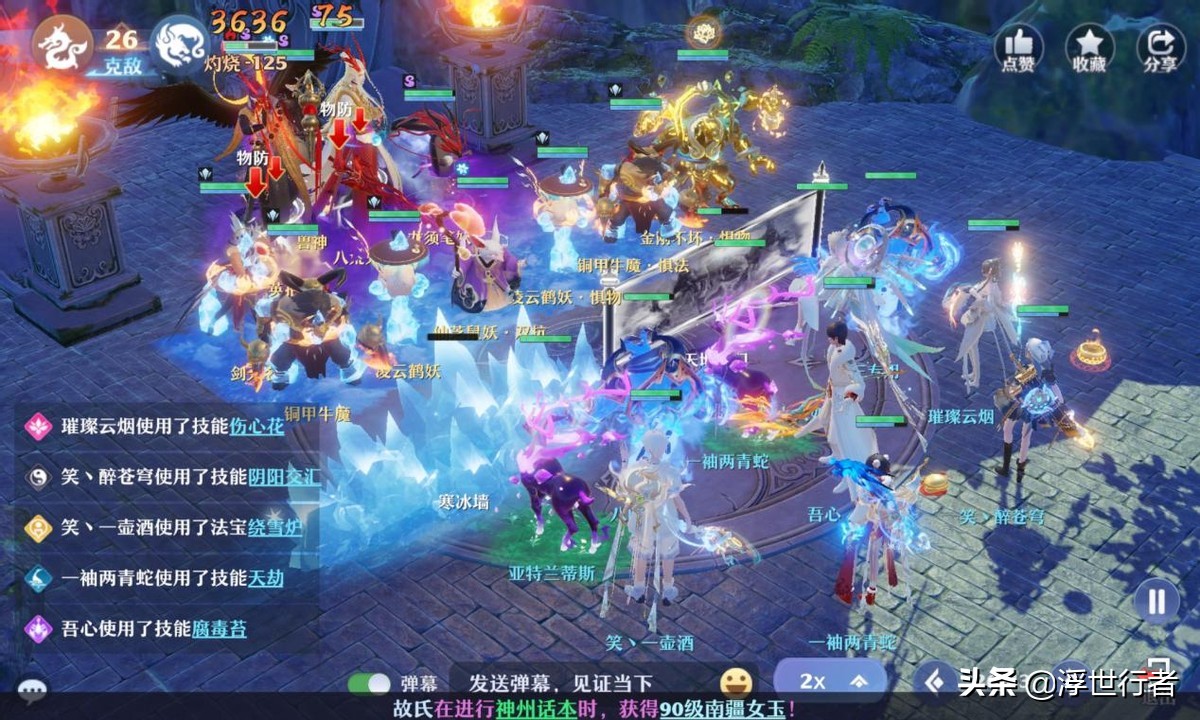Open the 天劫 skill link
This screenshot has height=720, width=1200.
coord(266,578)
